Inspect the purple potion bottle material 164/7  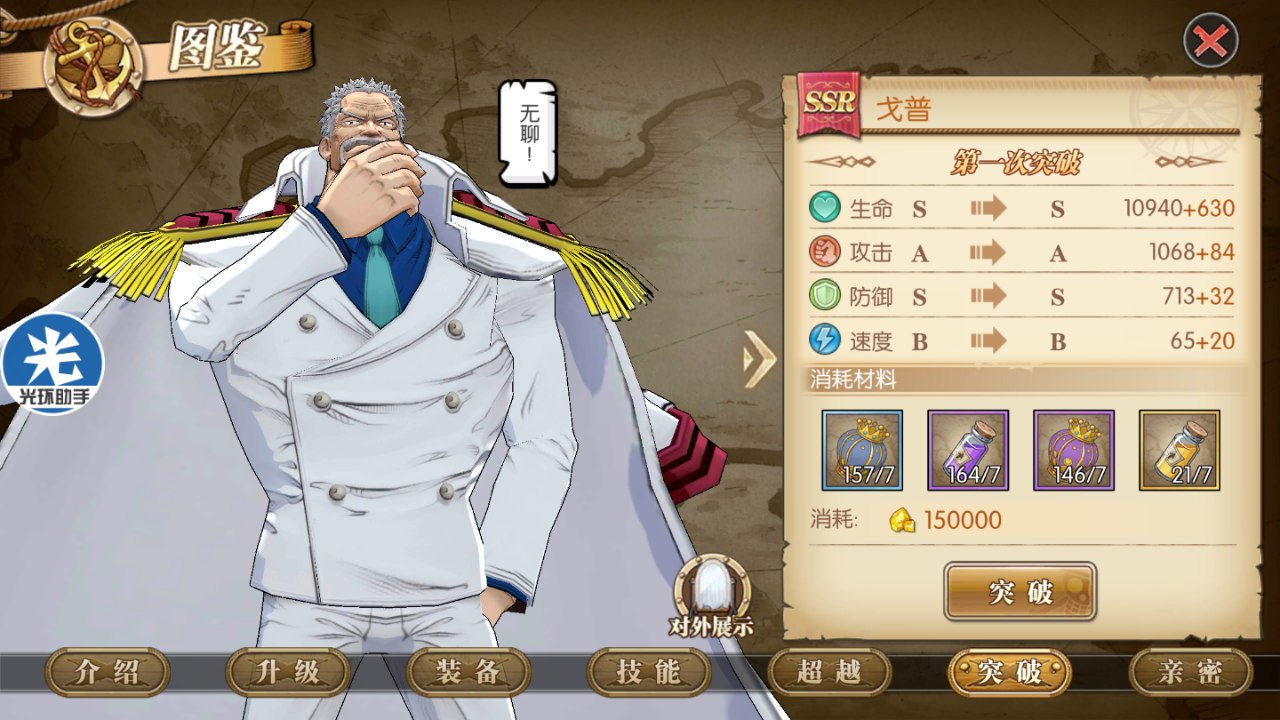pyautogui.click(x=968, y=450)
